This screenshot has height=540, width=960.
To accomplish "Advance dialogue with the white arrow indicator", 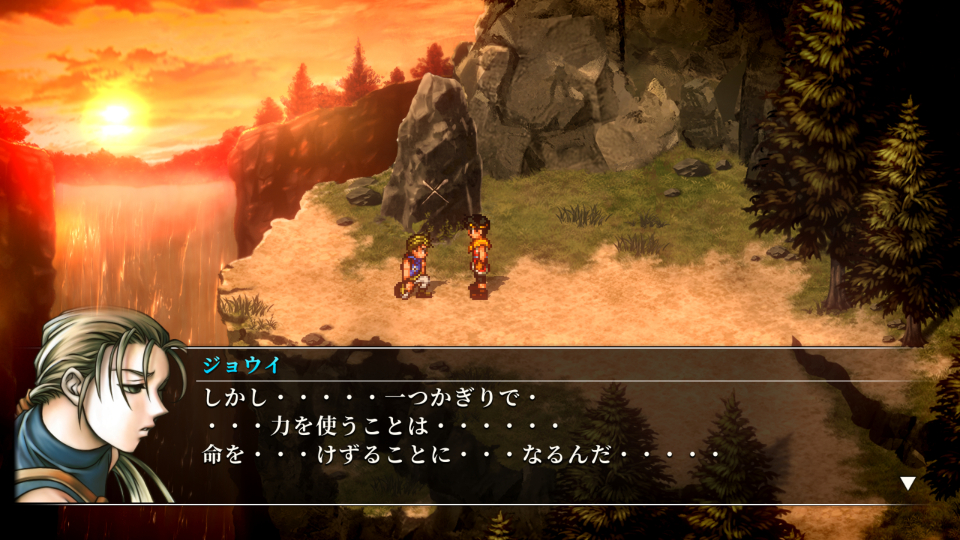I will [907, 484].
